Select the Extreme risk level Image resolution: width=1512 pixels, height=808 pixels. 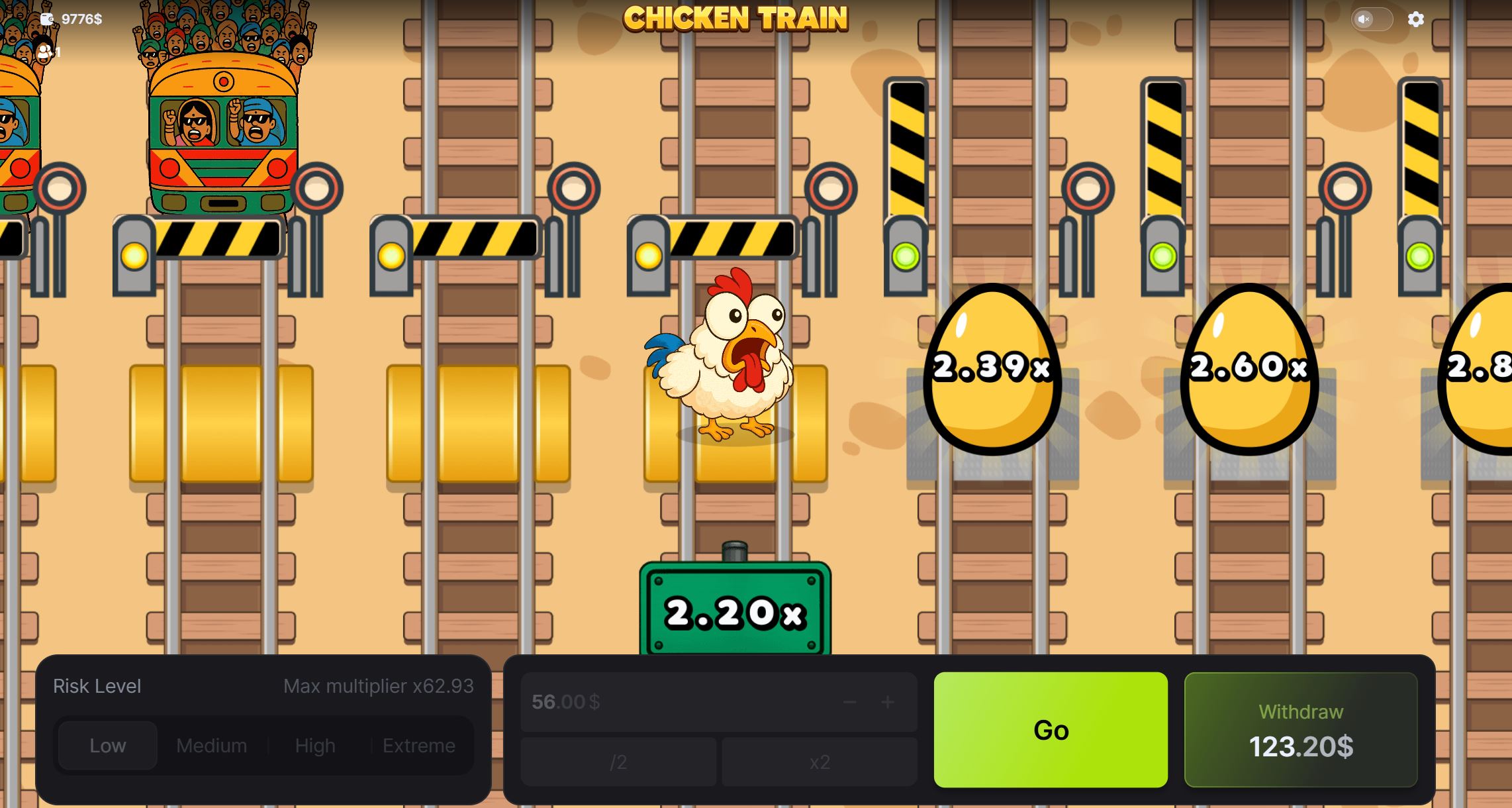tap(419, 745)
